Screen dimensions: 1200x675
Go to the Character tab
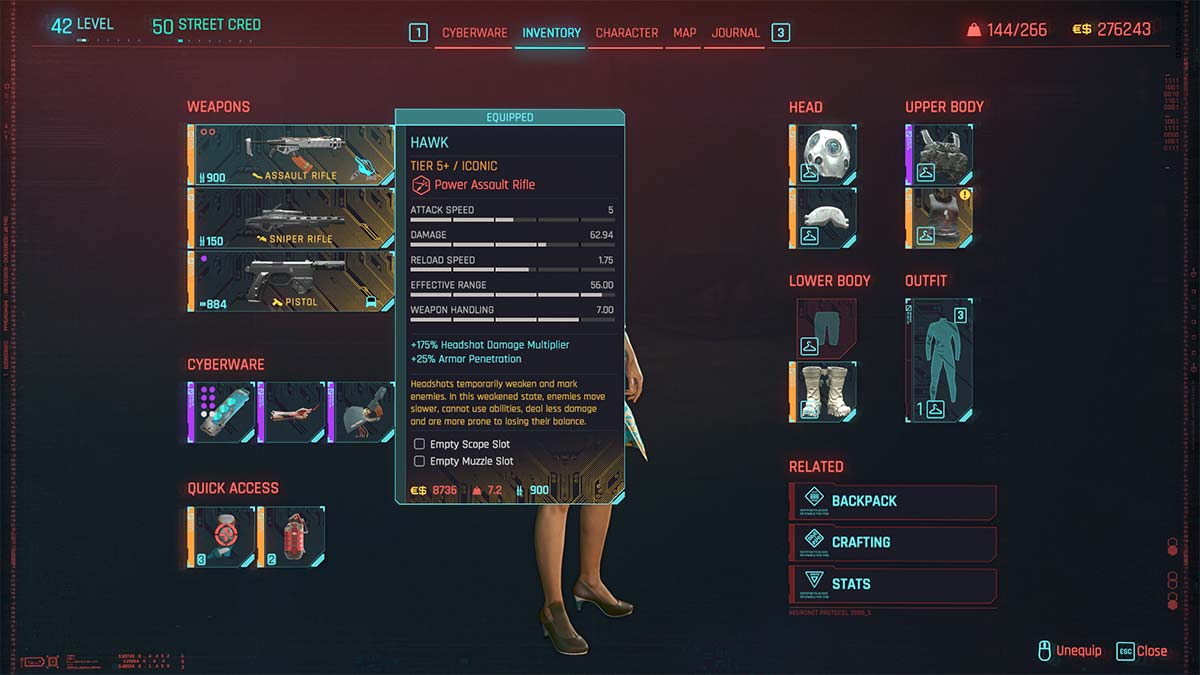626,33
